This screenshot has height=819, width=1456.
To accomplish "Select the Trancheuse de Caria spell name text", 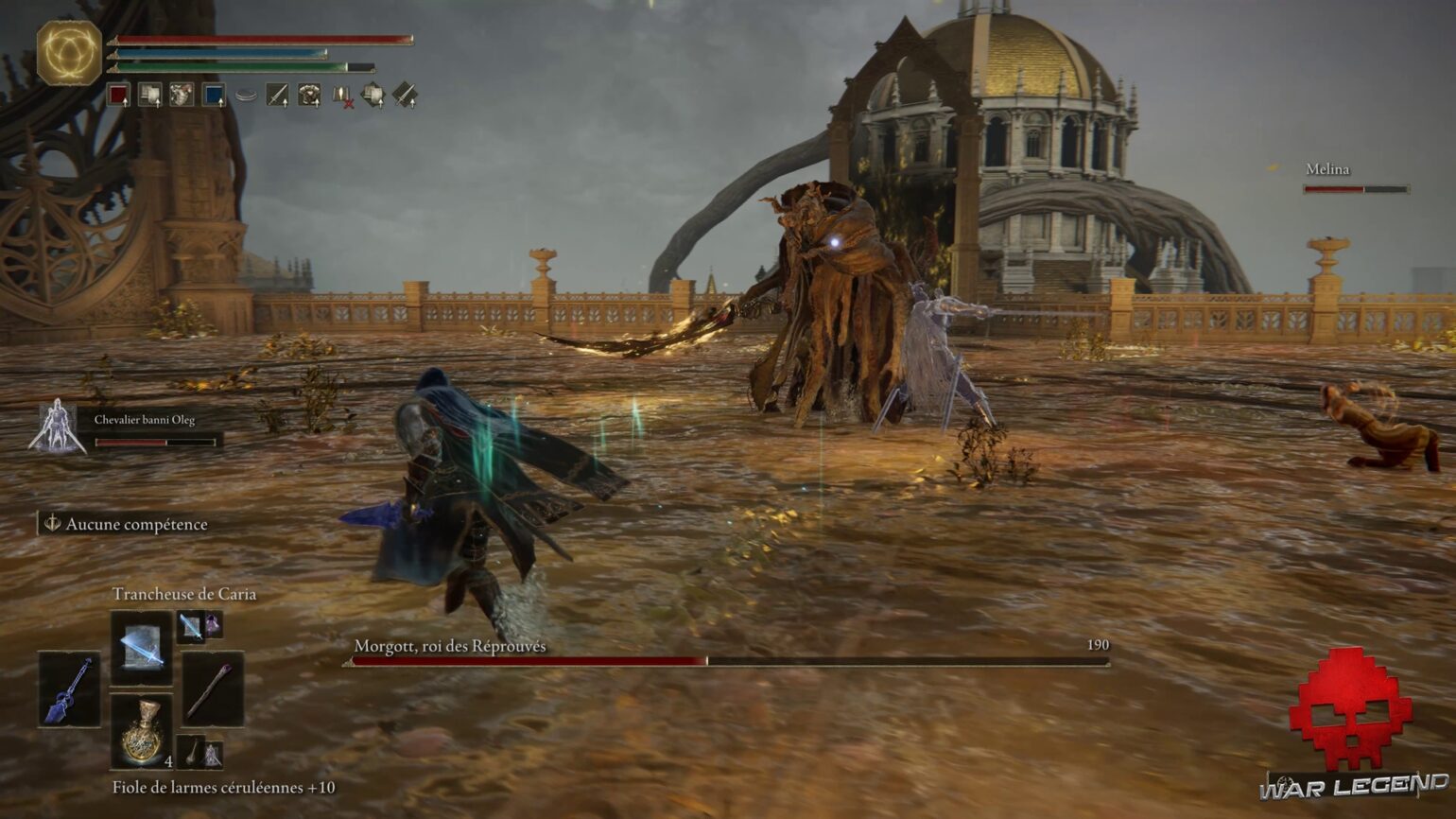I will [x=186, y=593].
